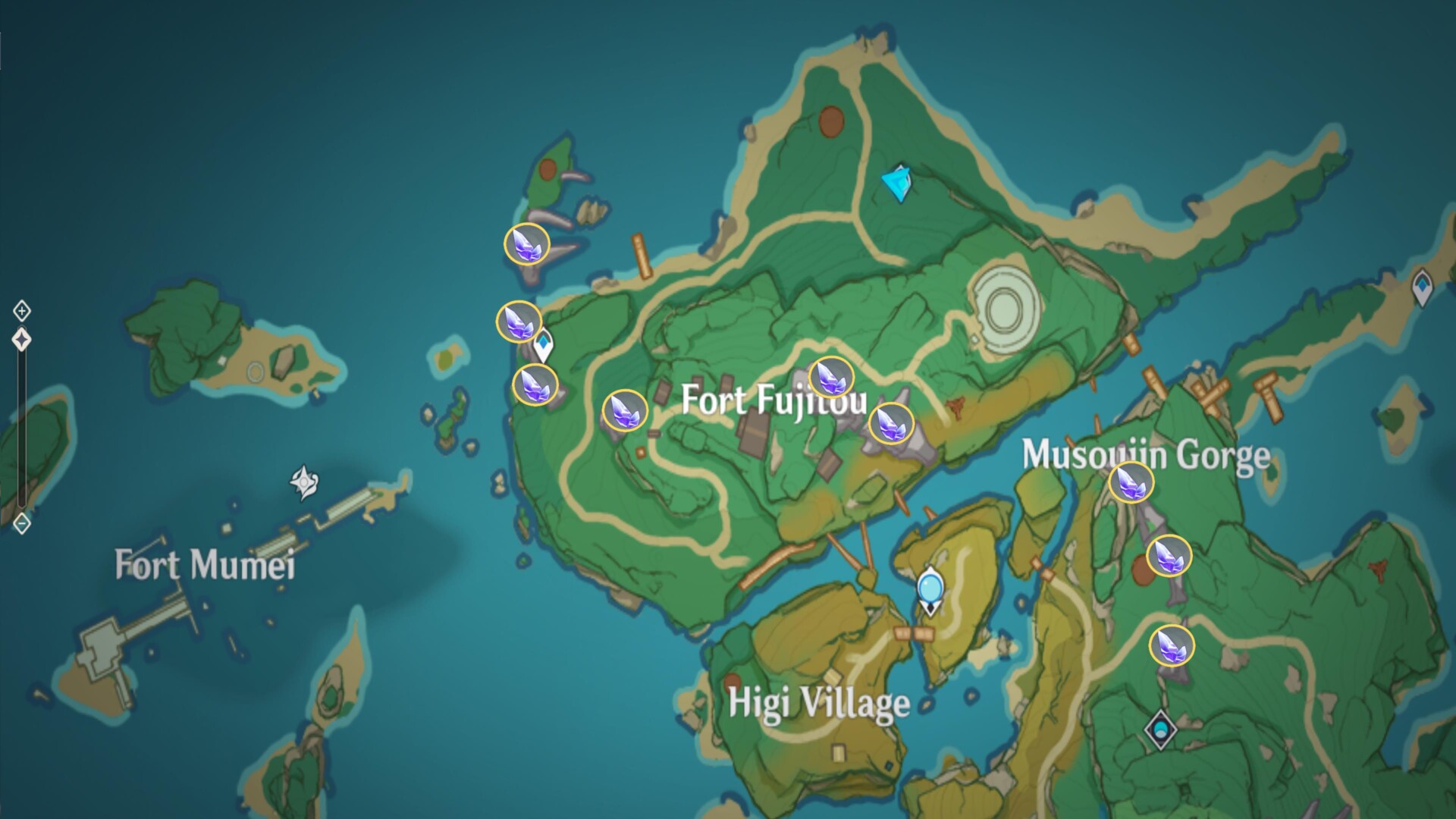Viewport: 1456px width, 819px height.
Task: Click the compass star icon on the zoom bar
Action: (x=22, y=339)
